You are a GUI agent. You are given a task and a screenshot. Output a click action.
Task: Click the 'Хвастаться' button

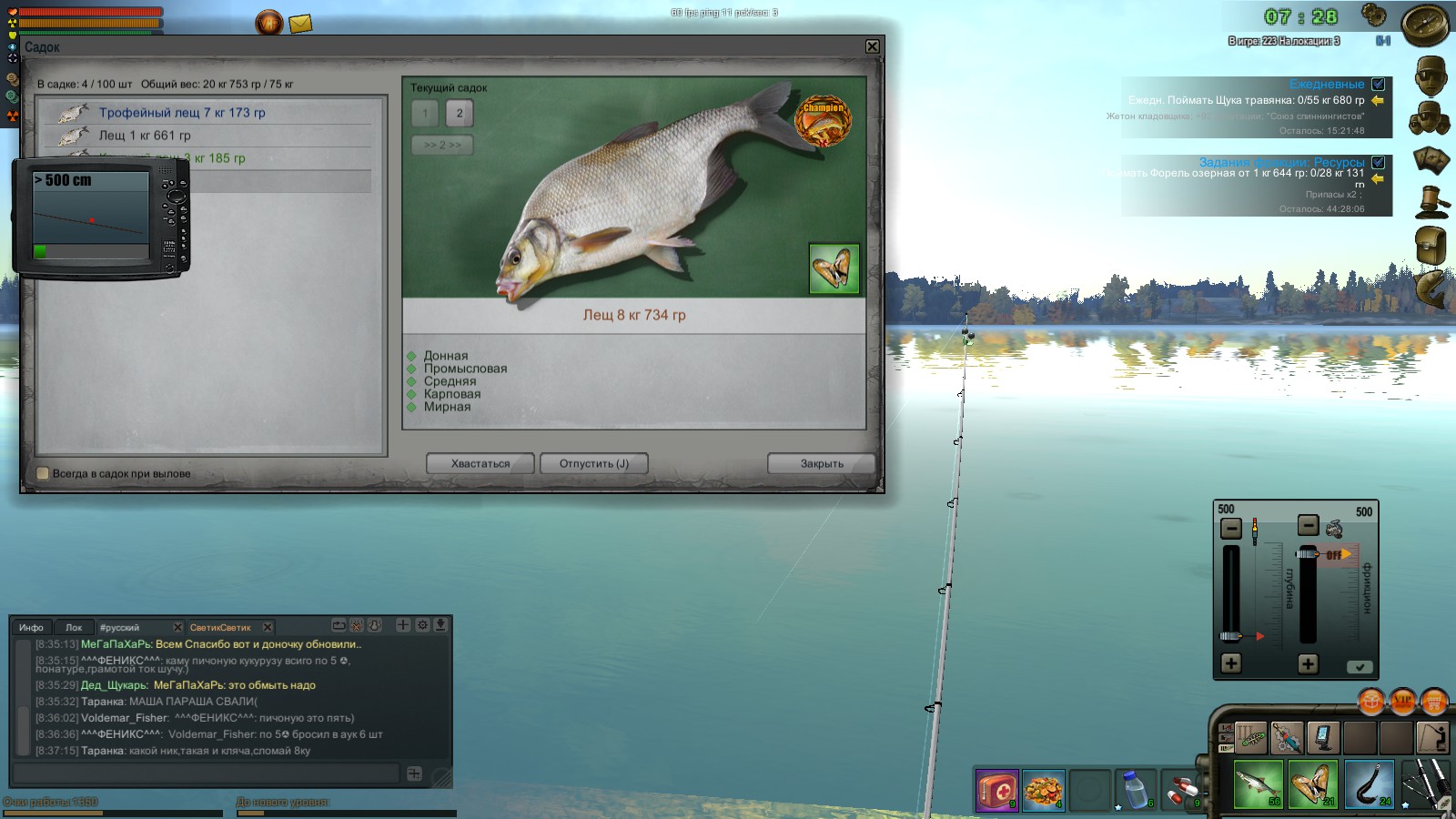click(x=480, y=463)
